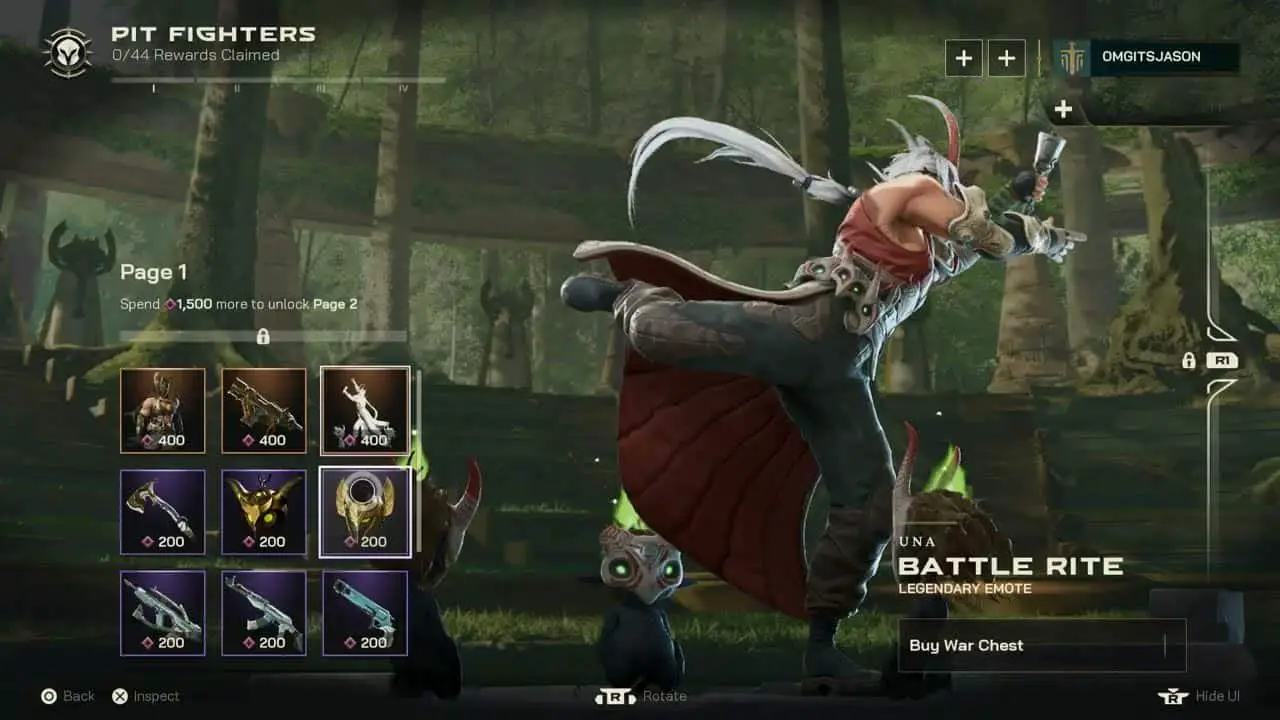Buy the War Chest
Image resolution: width=1280 pixels, height=720 pixels.
tap(1041, 645)
